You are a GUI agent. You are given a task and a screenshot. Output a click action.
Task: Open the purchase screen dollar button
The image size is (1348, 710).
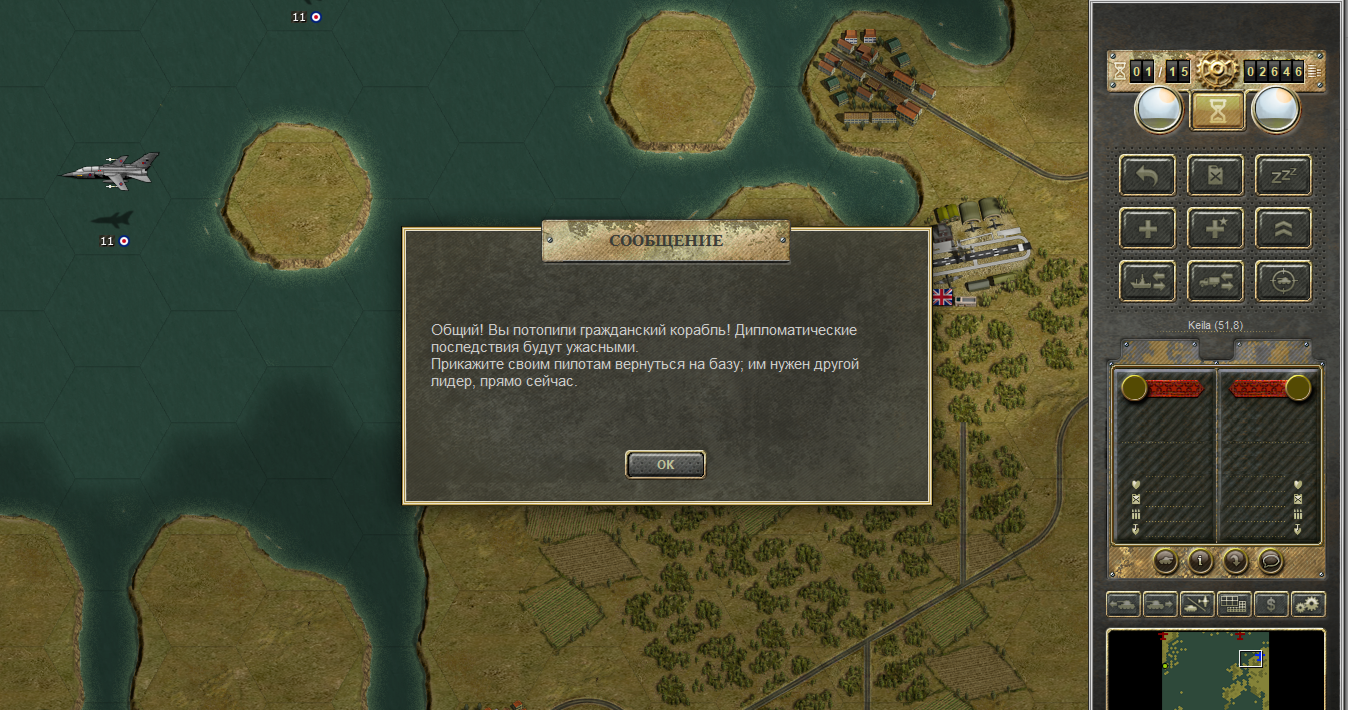pos(1271,604)
